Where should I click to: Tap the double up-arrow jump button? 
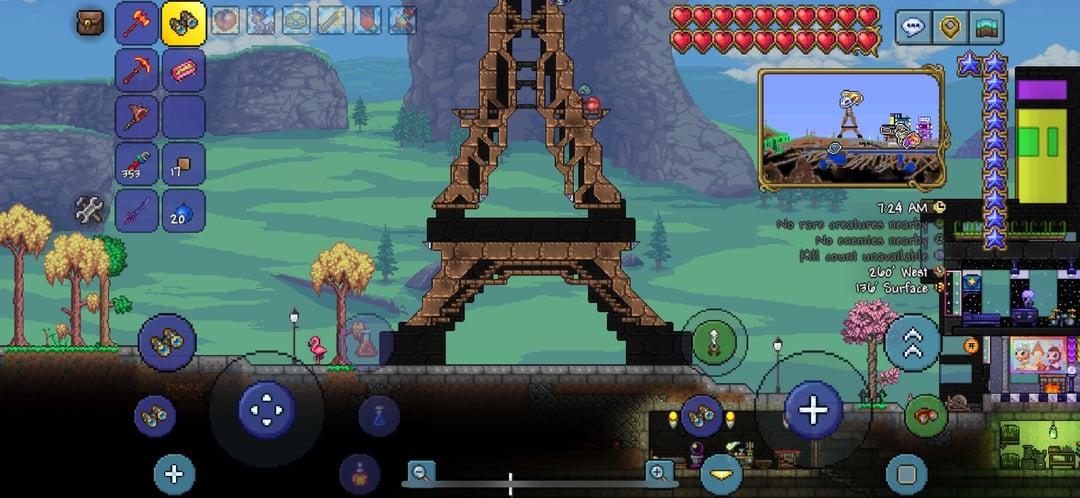pyautogui.click(x=912, y=343)
